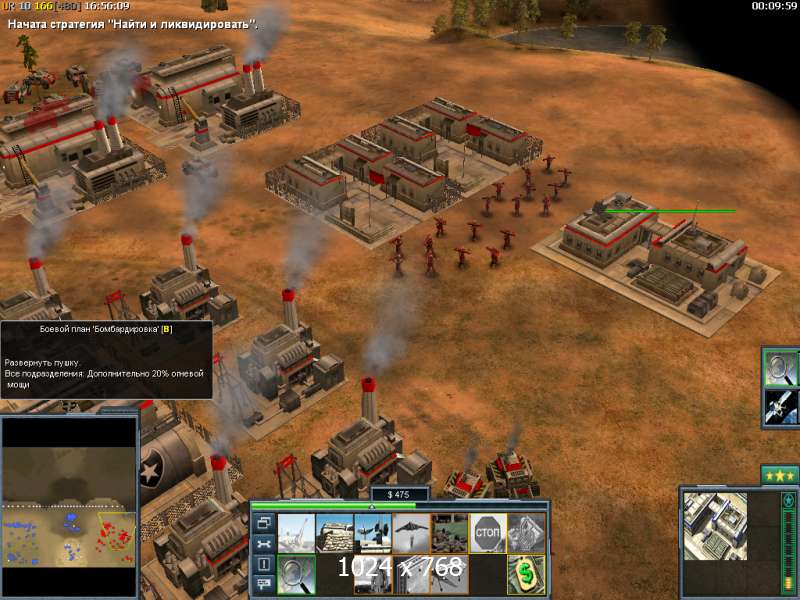This screenshot has width=800, height=600.
Task: Activate the green dollar sell command
Action: click(525, 573)
